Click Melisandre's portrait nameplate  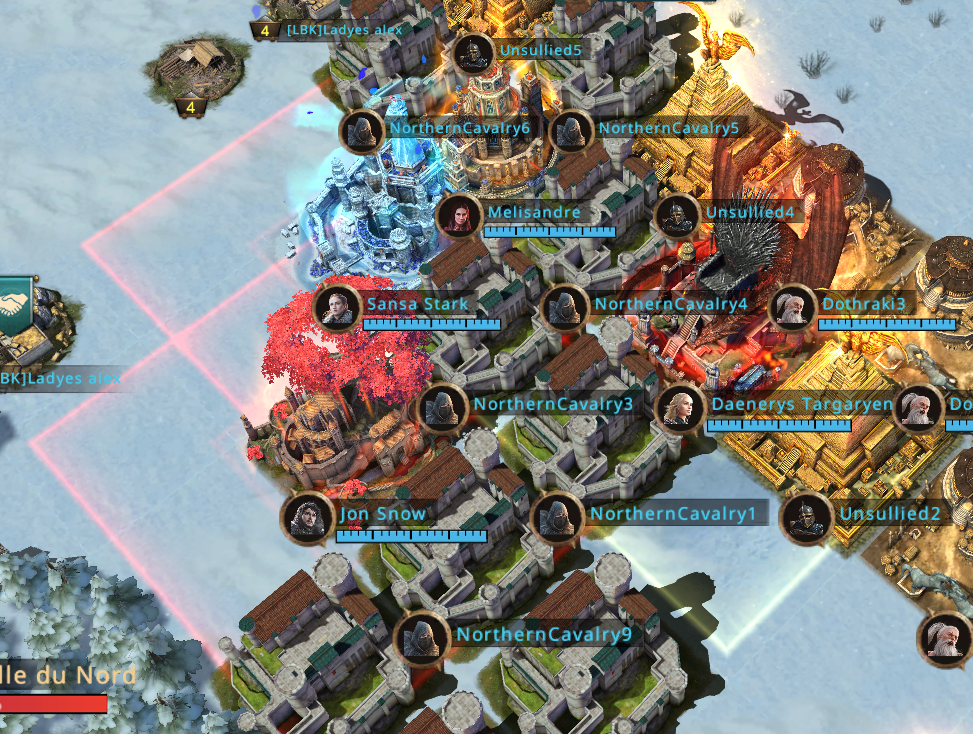tap(460, 216)
